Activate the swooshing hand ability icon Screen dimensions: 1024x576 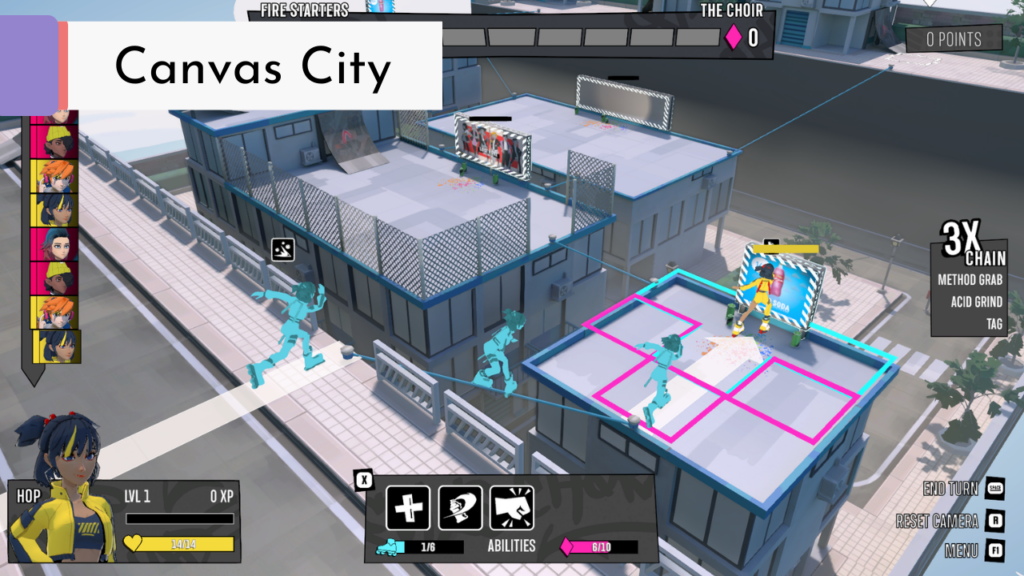pyautogui.click(x=460, y=508)
